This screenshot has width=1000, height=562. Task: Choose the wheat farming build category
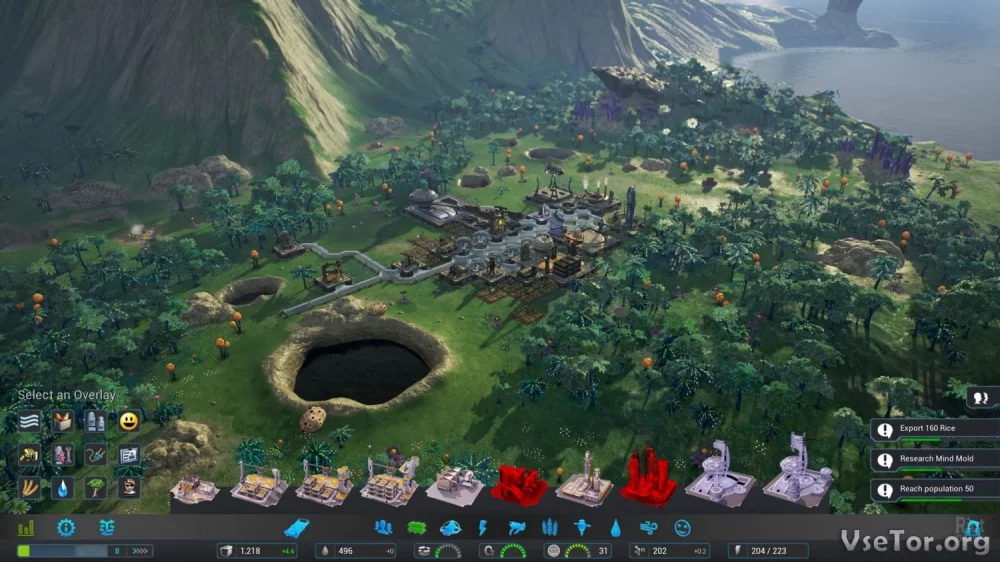coord(549,527)
